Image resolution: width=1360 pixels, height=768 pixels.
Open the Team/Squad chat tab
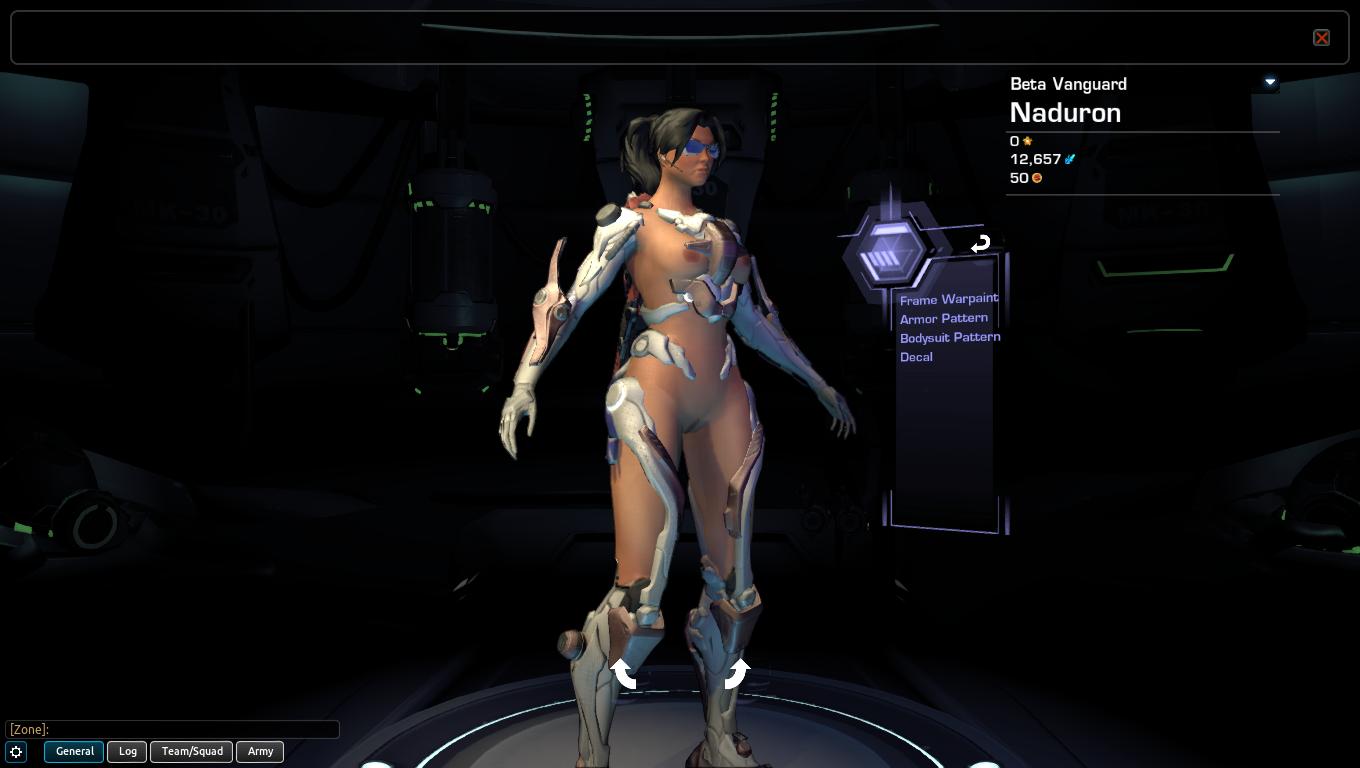(x=192, y=751)
